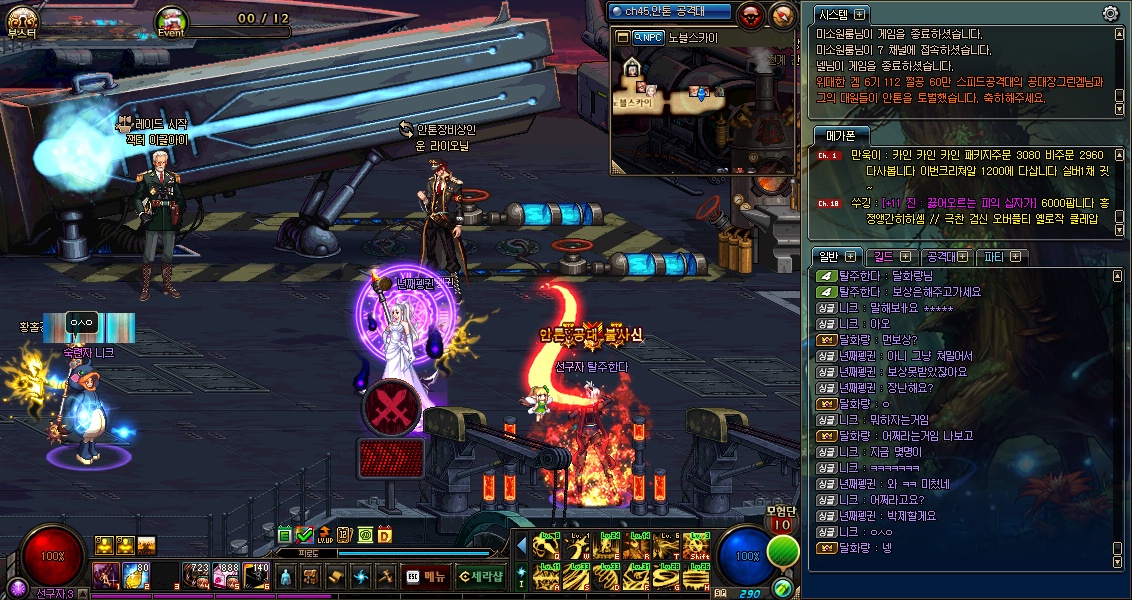Viewport: 1132px width, 600px height.
Task: Click the NPC search button on minimap
Action: coord(648,38)
